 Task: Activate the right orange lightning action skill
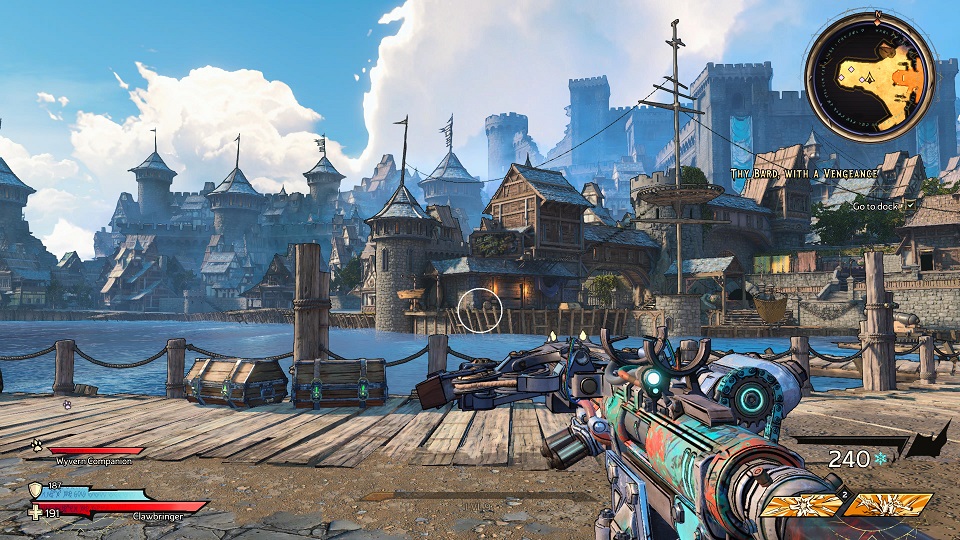coord(888,505)
